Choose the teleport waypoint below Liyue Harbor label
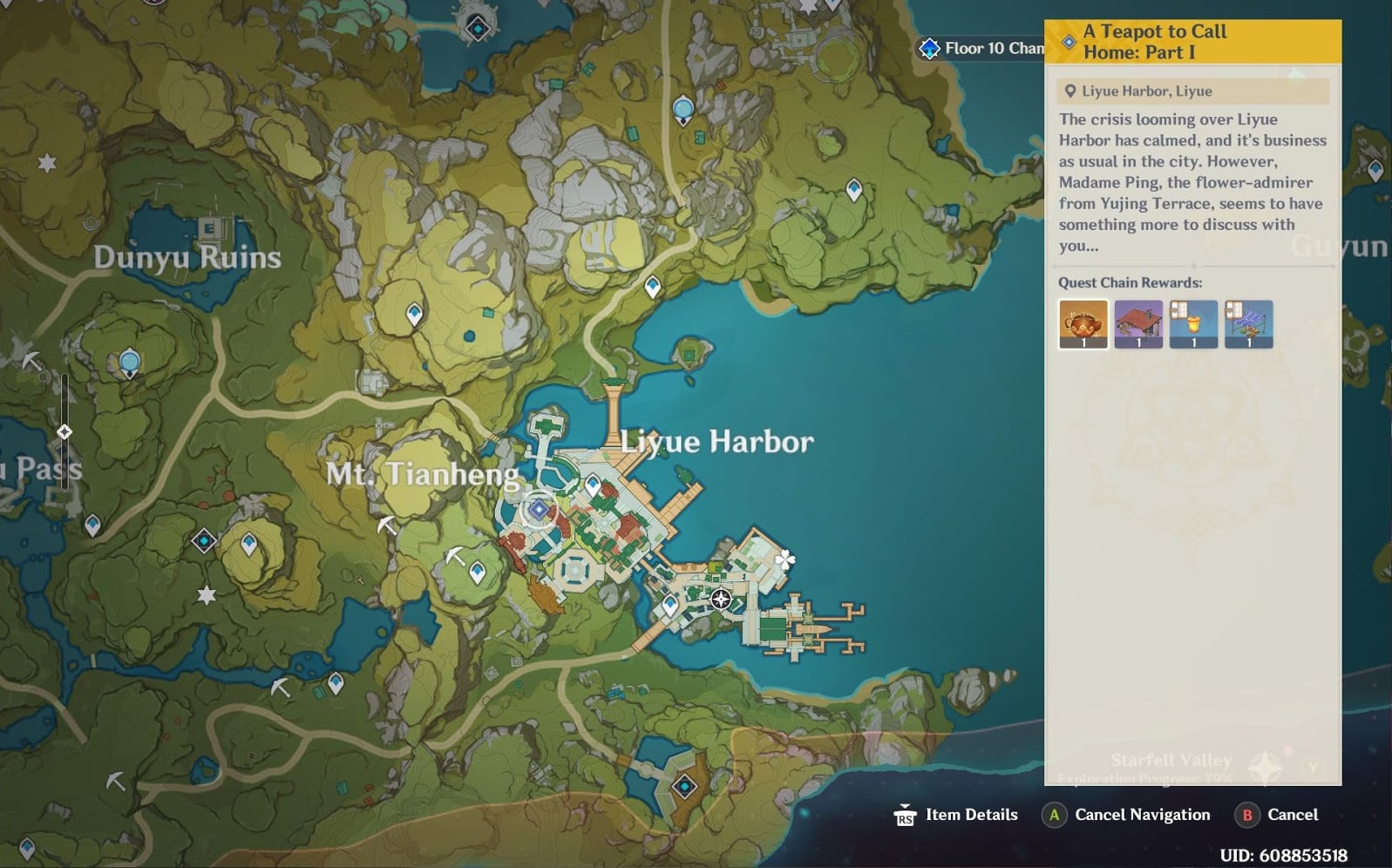This screenshot has height=868, width=1392. tap(594, 485)
